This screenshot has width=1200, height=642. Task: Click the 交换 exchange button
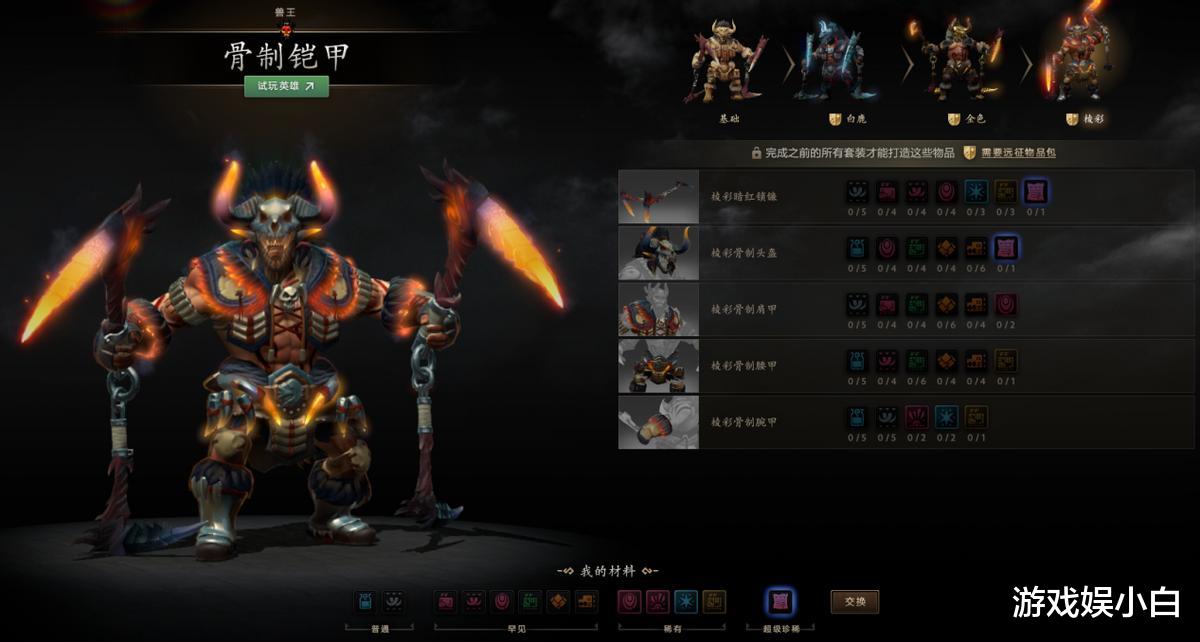(854, 602)
